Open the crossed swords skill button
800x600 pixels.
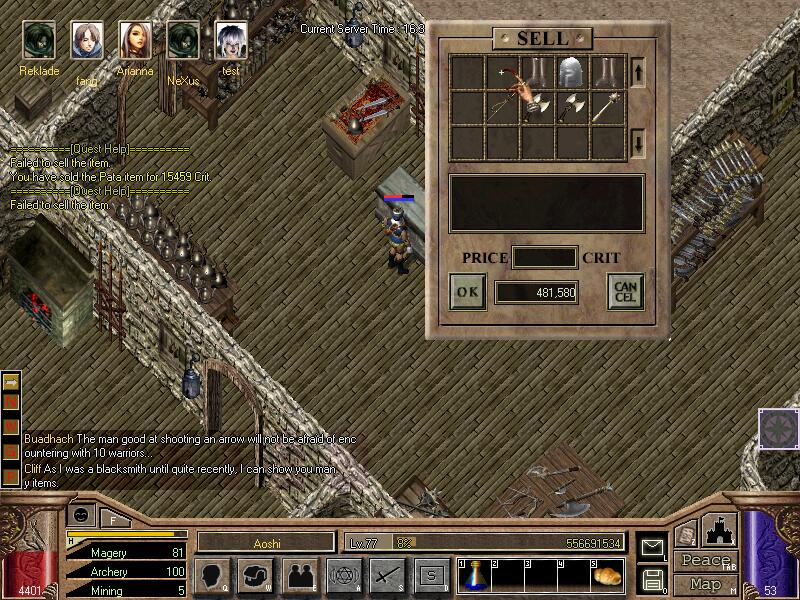click(386, 575)
